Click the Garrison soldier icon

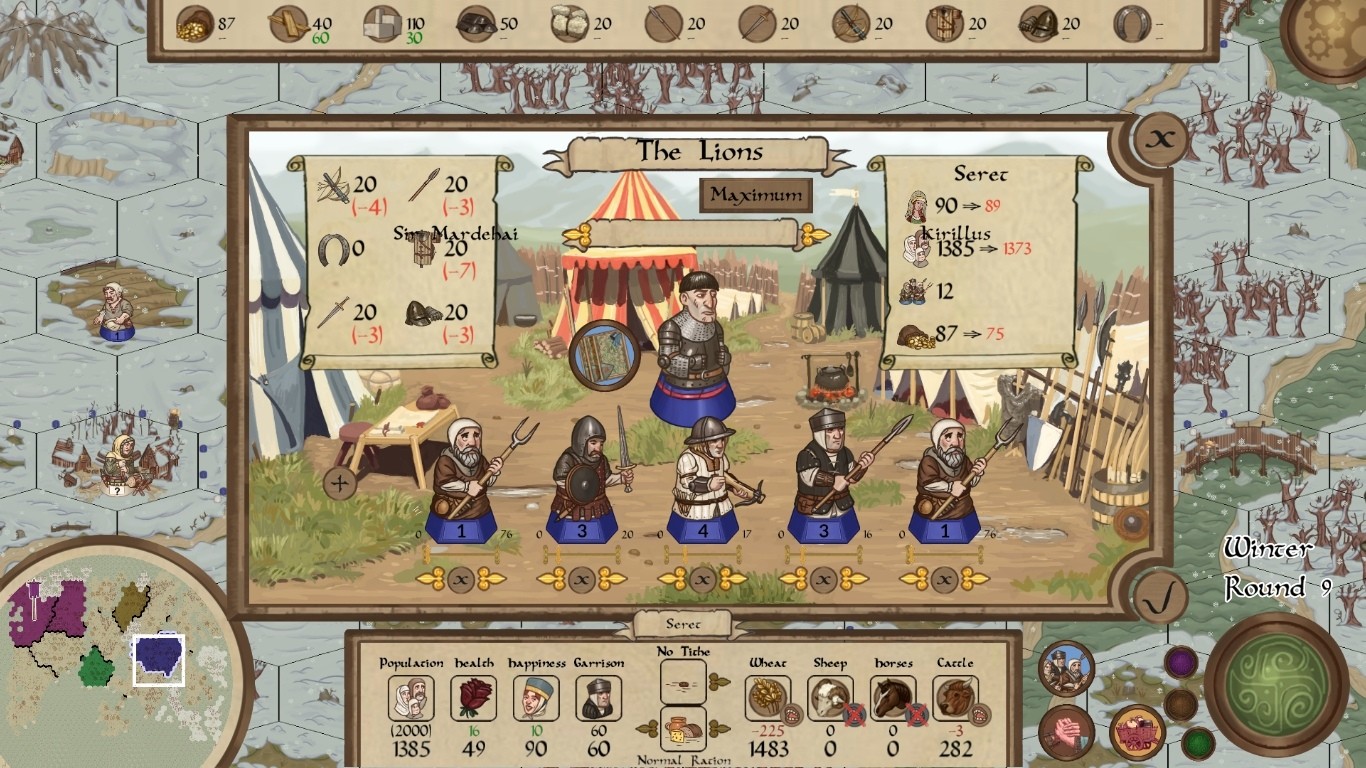coord(598,697)
